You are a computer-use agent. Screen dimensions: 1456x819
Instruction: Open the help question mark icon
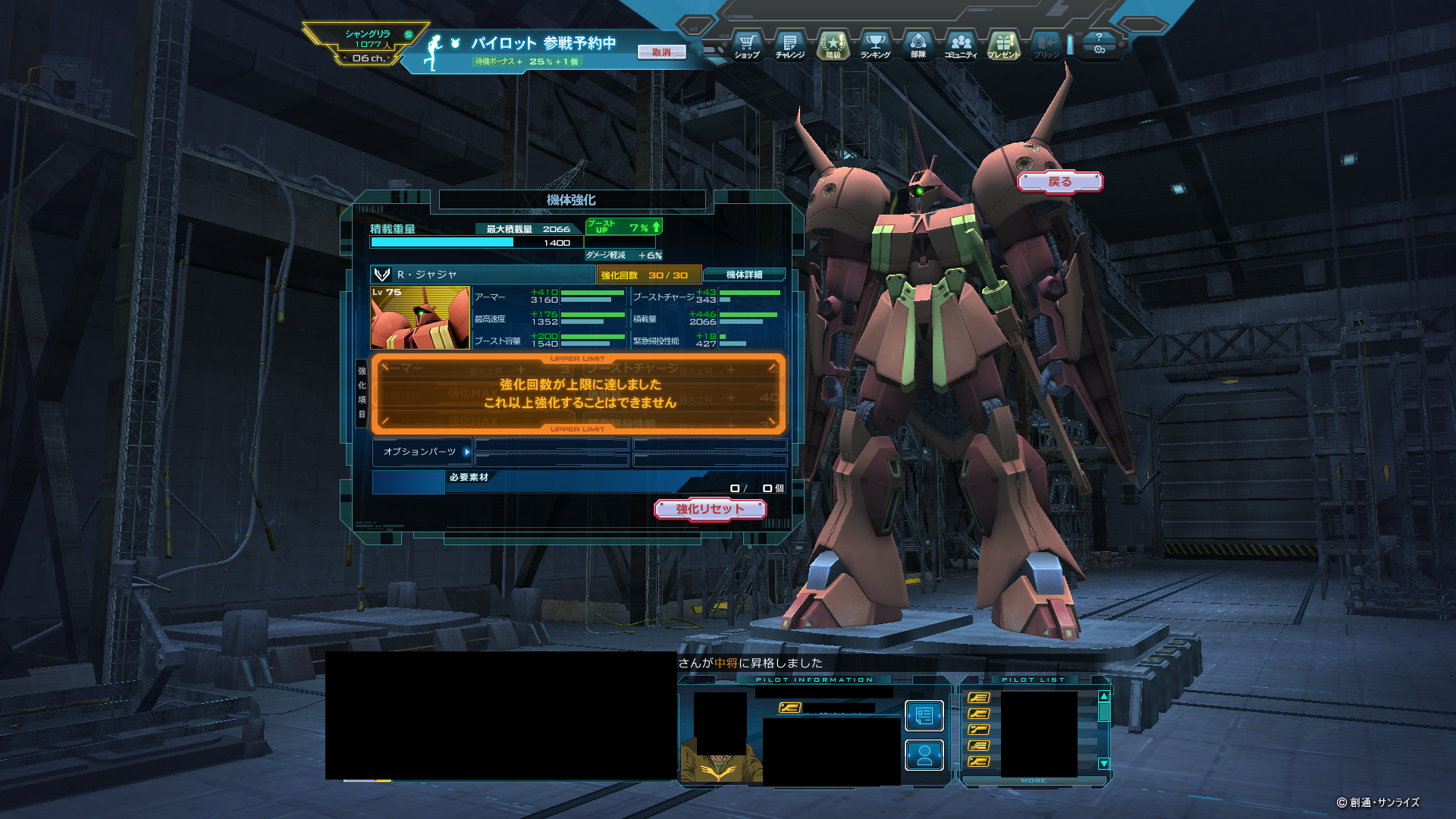[1099, 36]
